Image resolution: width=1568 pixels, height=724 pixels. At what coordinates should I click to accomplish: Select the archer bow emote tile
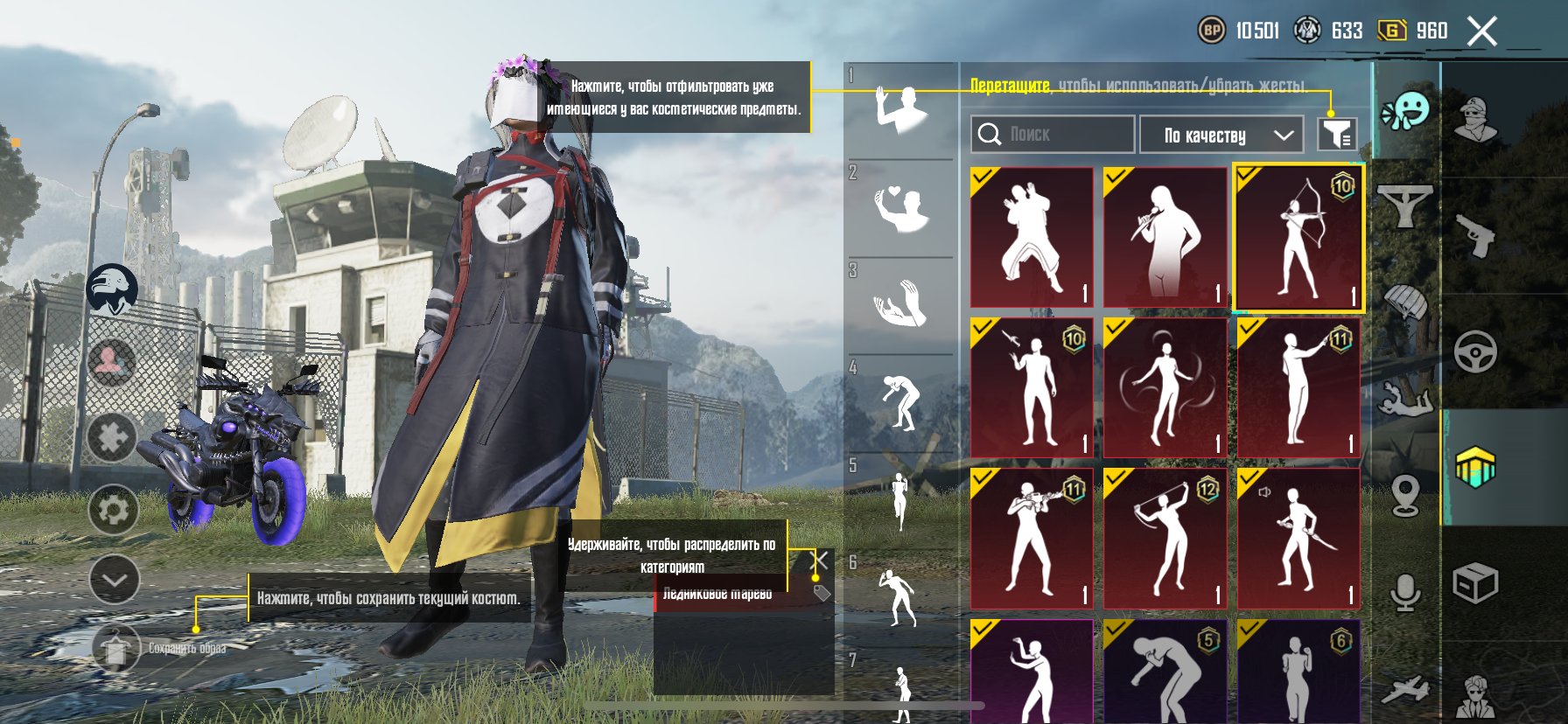point(1298,237)
